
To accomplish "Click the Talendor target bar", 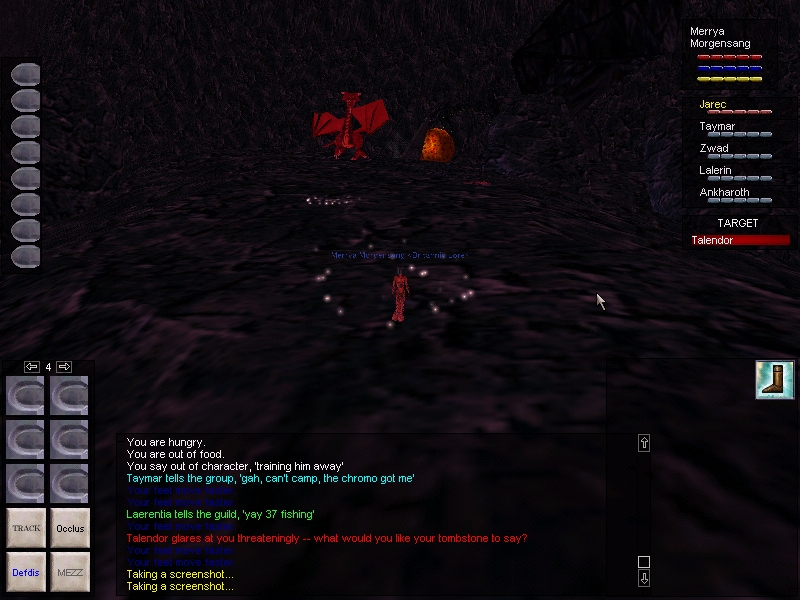I will point(740,240).
